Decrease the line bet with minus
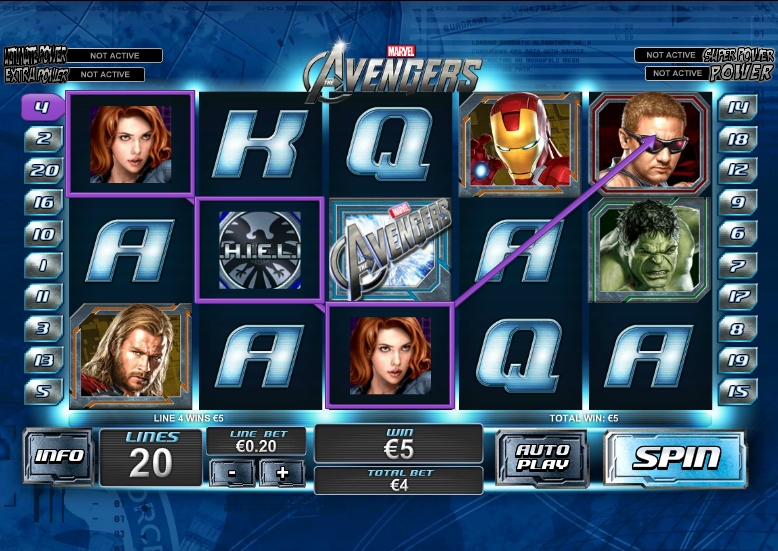 [232, 473]
